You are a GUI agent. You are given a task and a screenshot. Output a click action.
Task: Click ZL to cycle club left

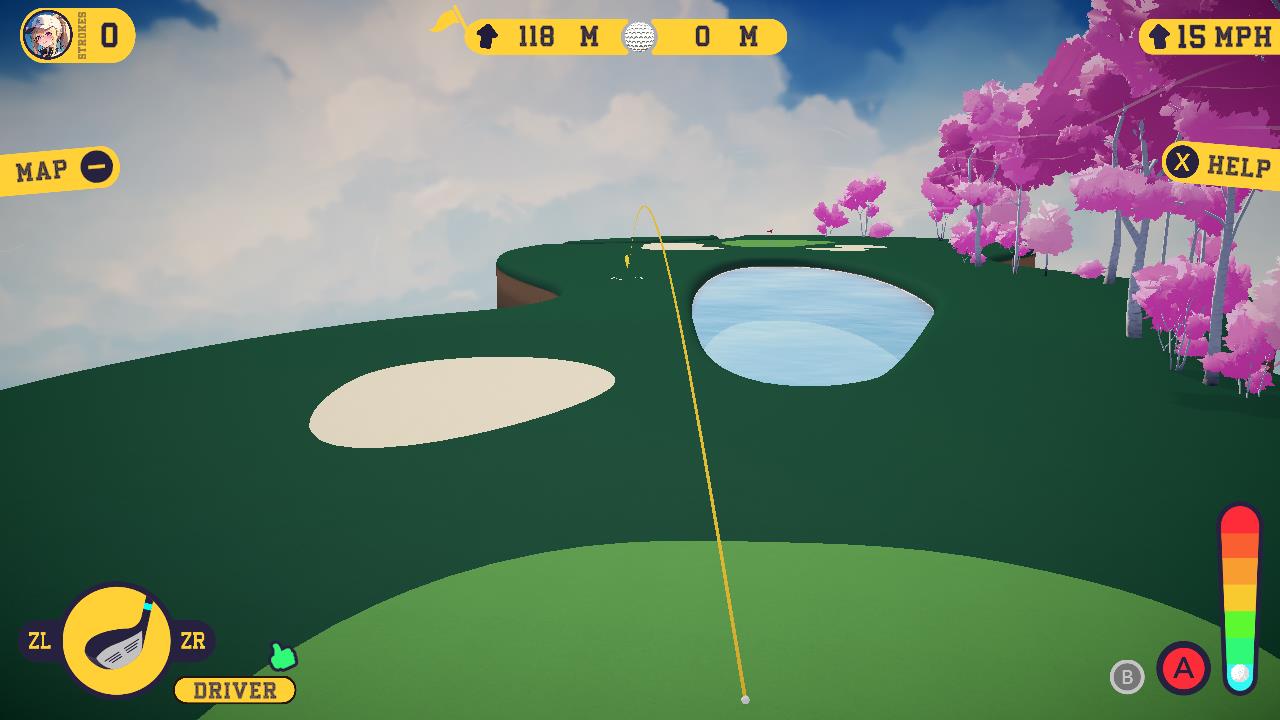40,641
